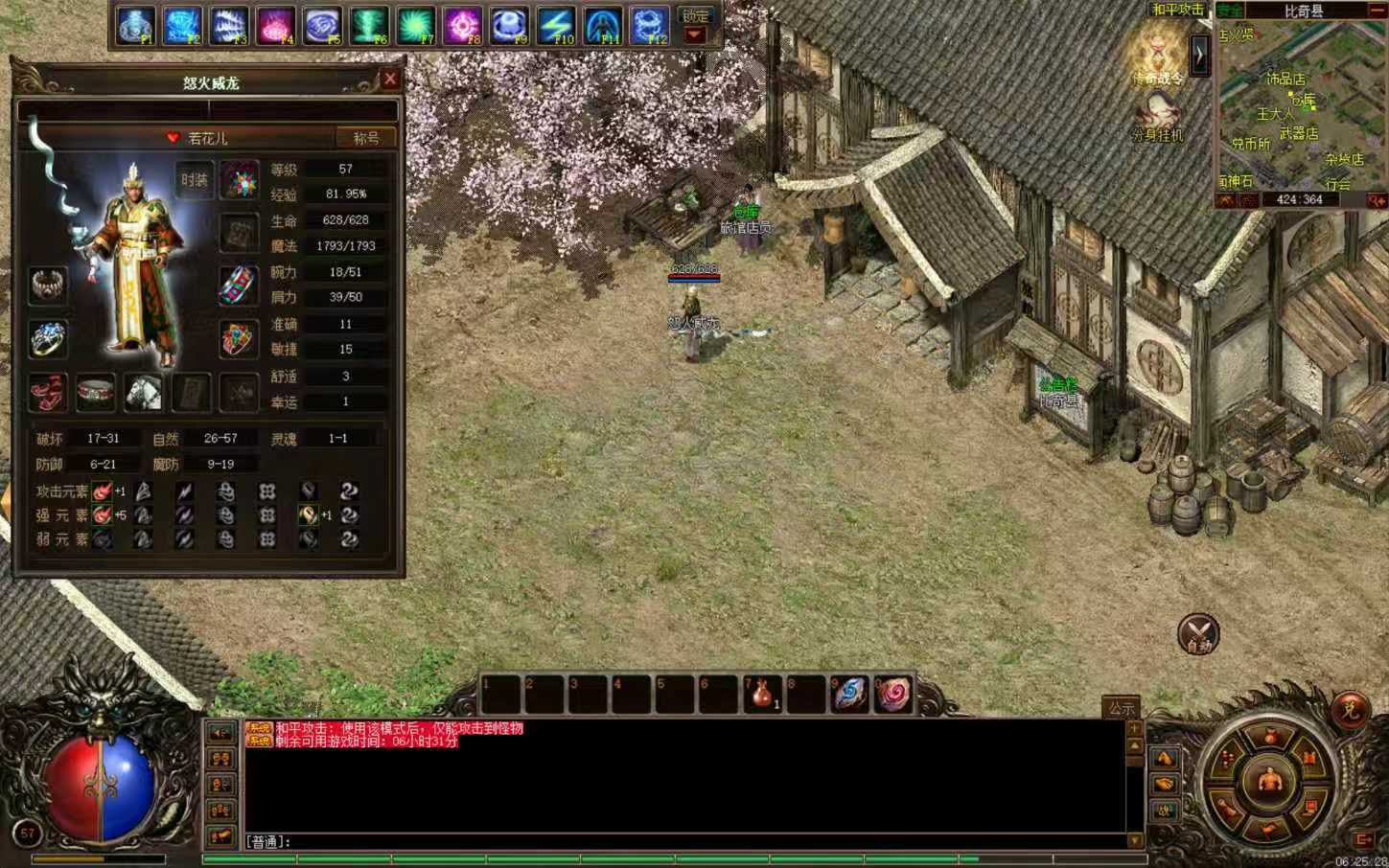Viewport: 1389px width, 868px height.
Task: Toggle 安全 safe mode on the minimap
Action: tap(1231, 9)
